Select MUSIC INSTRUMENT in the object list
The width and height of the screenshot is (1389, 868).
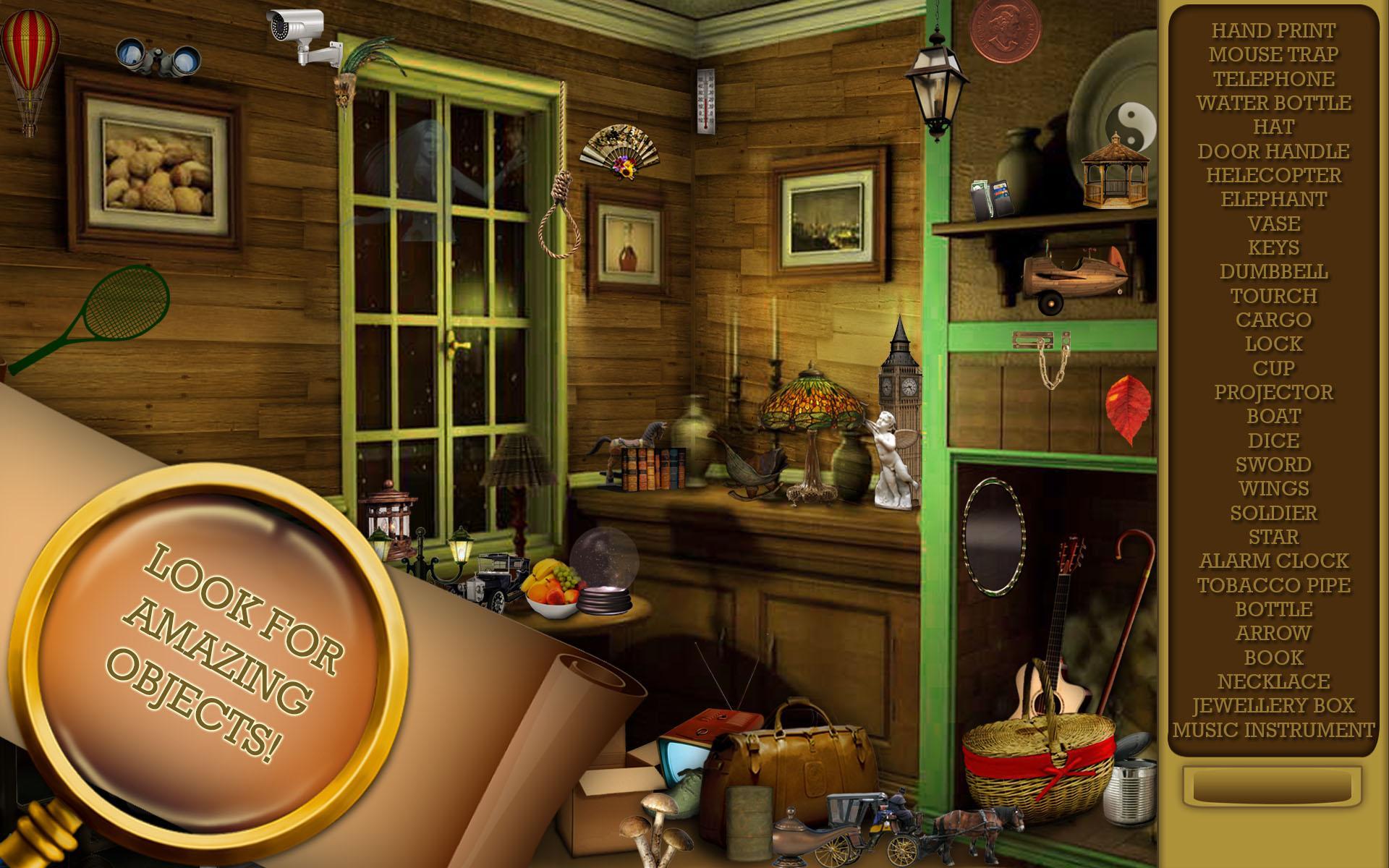tap(1273, 730)
